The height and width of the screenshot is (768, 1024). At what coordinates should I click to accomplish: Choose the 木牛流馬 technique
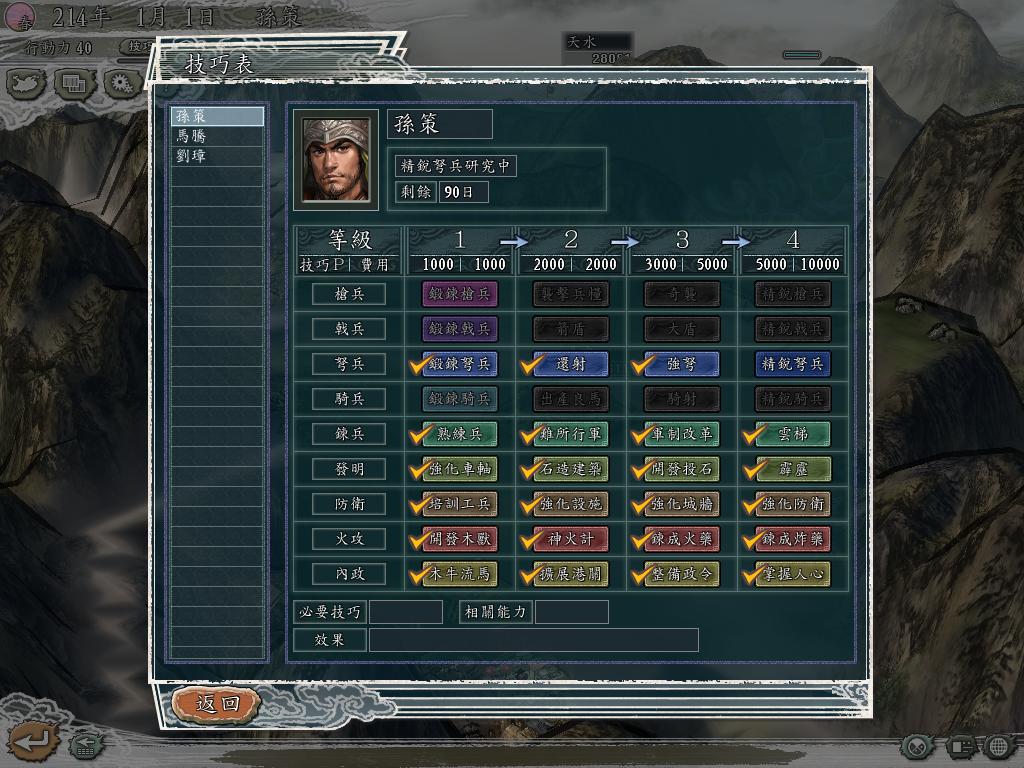tap(460, 575)
